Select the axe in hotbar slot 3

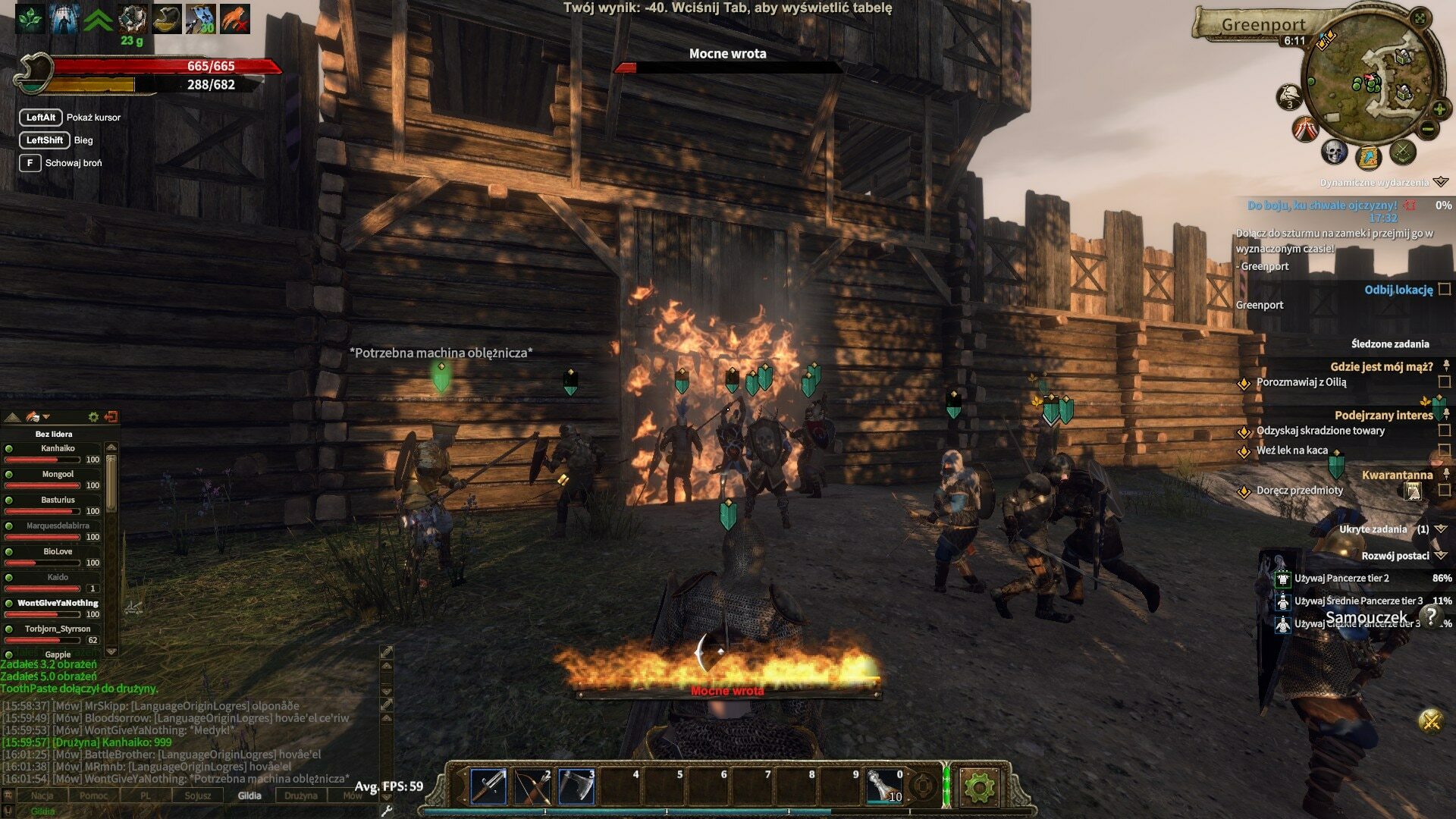[x=576, y=786]
